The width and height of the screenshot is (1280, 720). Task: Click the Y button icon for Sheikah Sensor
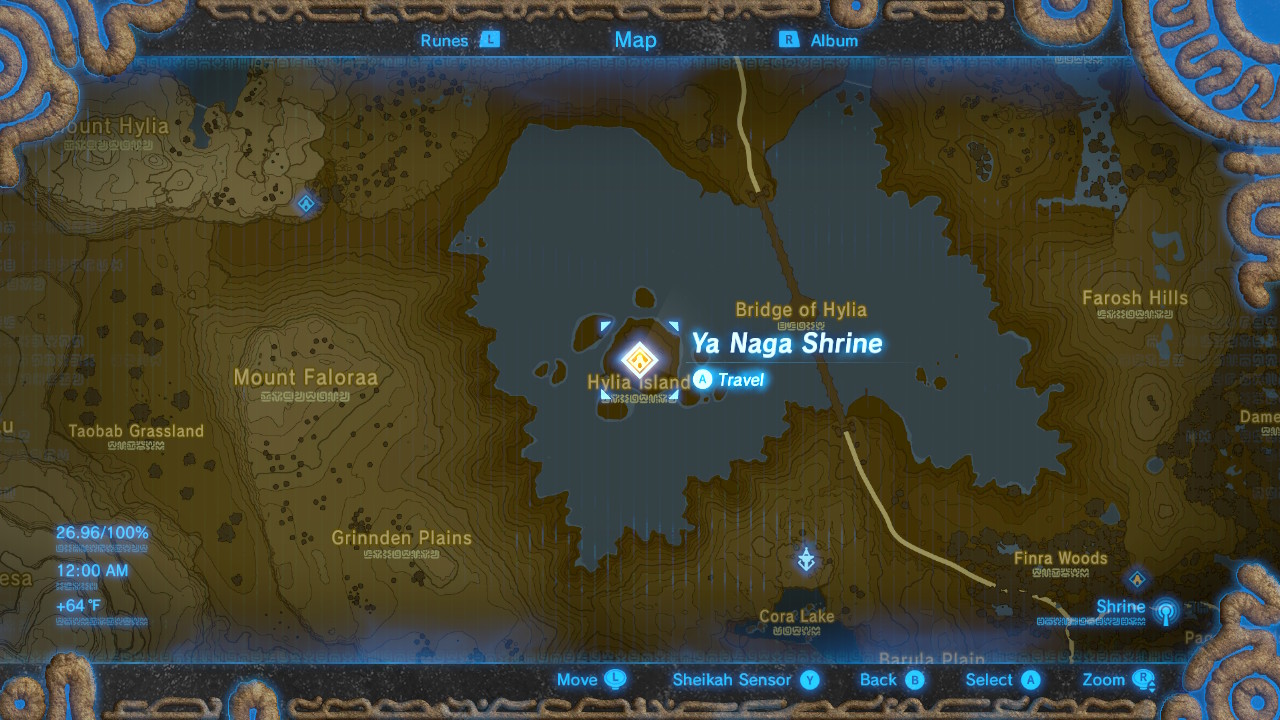coord(810,680)
